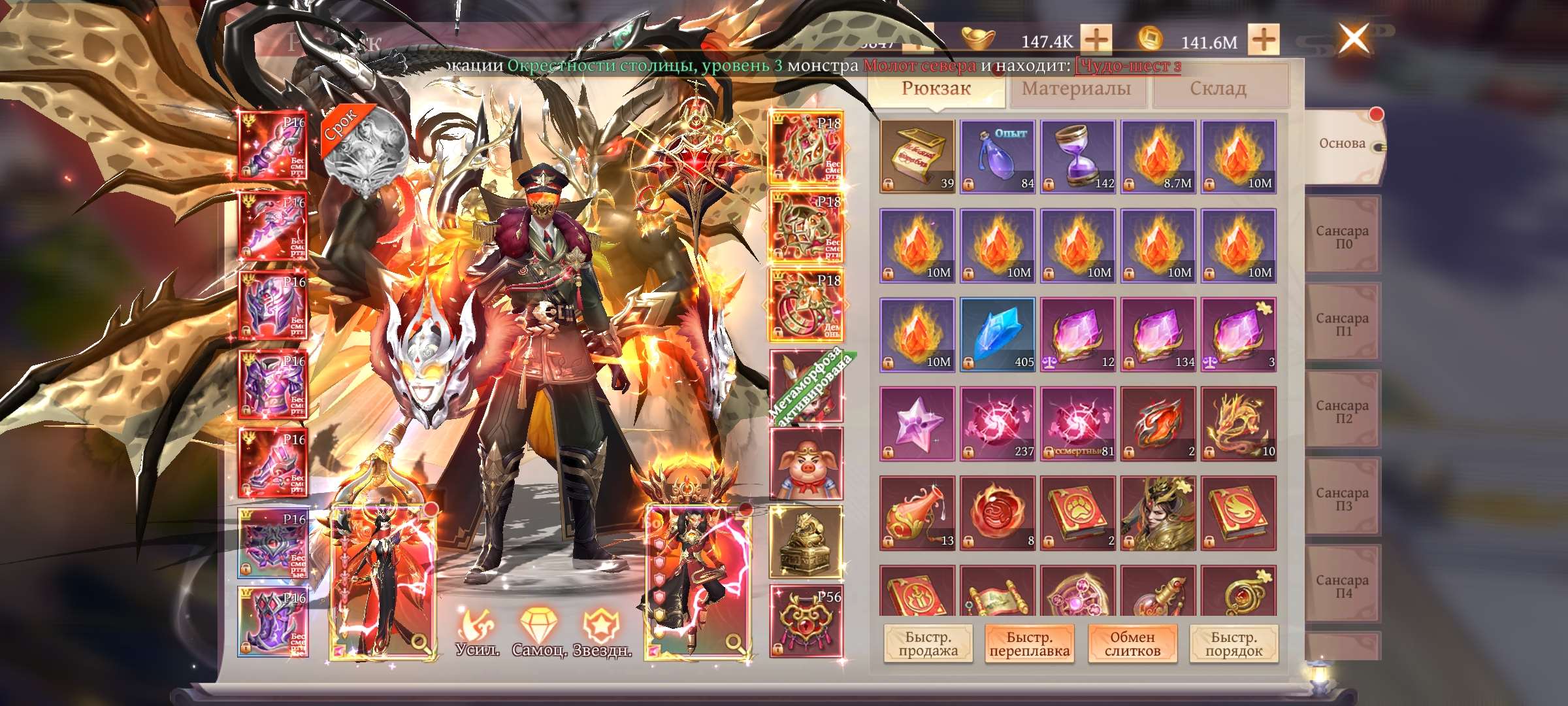Viewport: 1568px width, 706px height.
Task: Expand the Сансара П4 side panel
Action: tap(1343, 585)
